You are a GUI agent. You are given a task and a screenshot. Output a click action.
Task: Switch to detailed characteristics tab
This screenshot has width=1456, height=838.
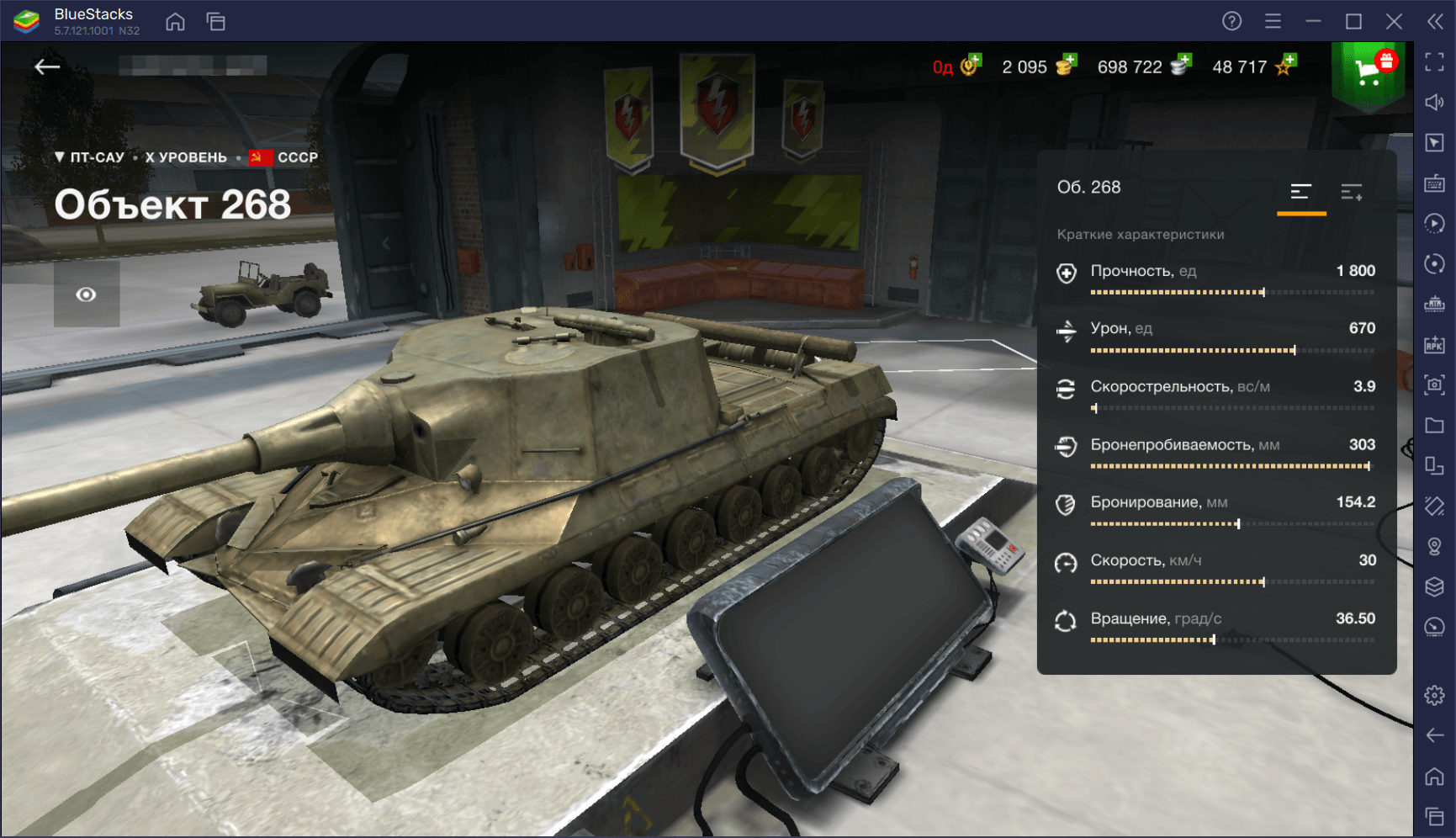(x=1352, y=193)
